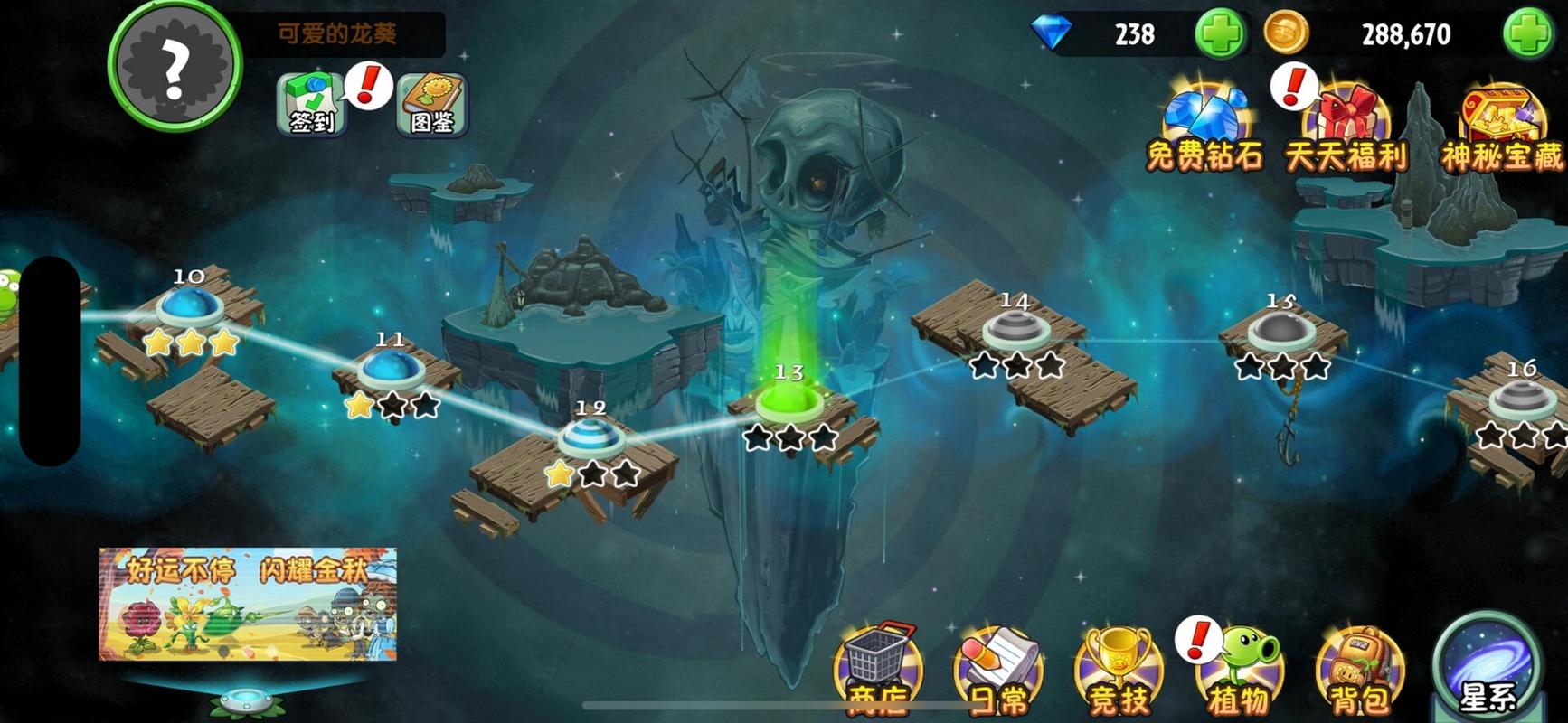This screenshot has height=723, width=1568.
Task: Select level 10 node
Action: click(190, 307)
